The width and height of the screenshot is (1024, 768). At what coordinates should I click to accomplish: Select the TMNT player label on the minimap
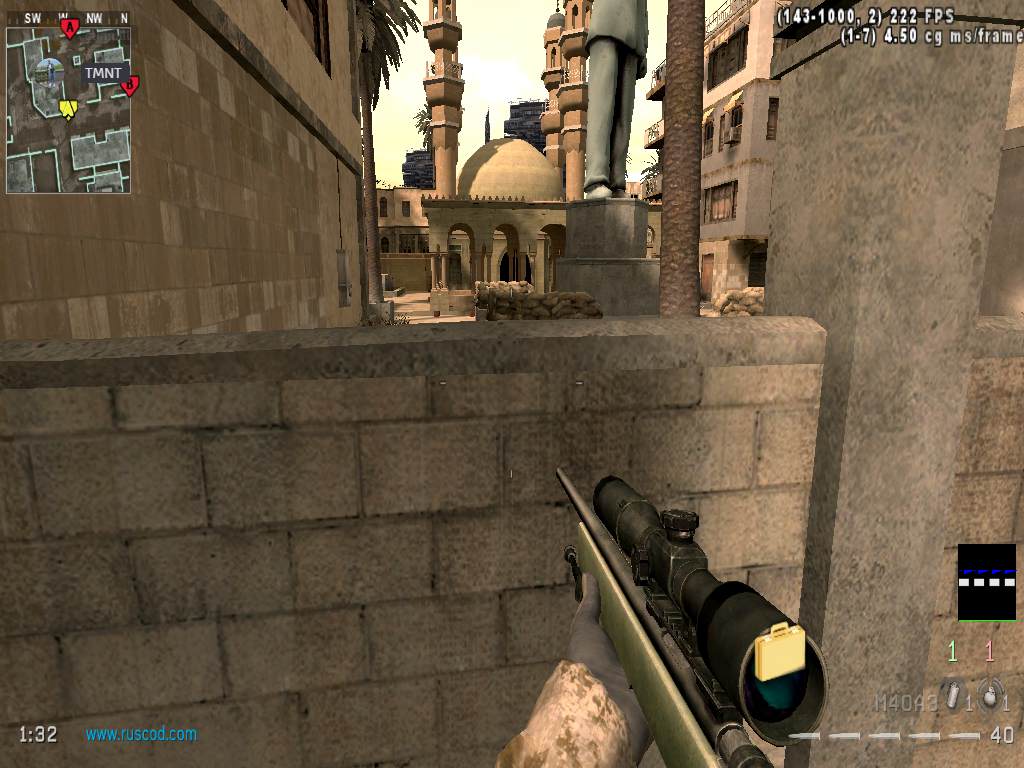[102, 73]
